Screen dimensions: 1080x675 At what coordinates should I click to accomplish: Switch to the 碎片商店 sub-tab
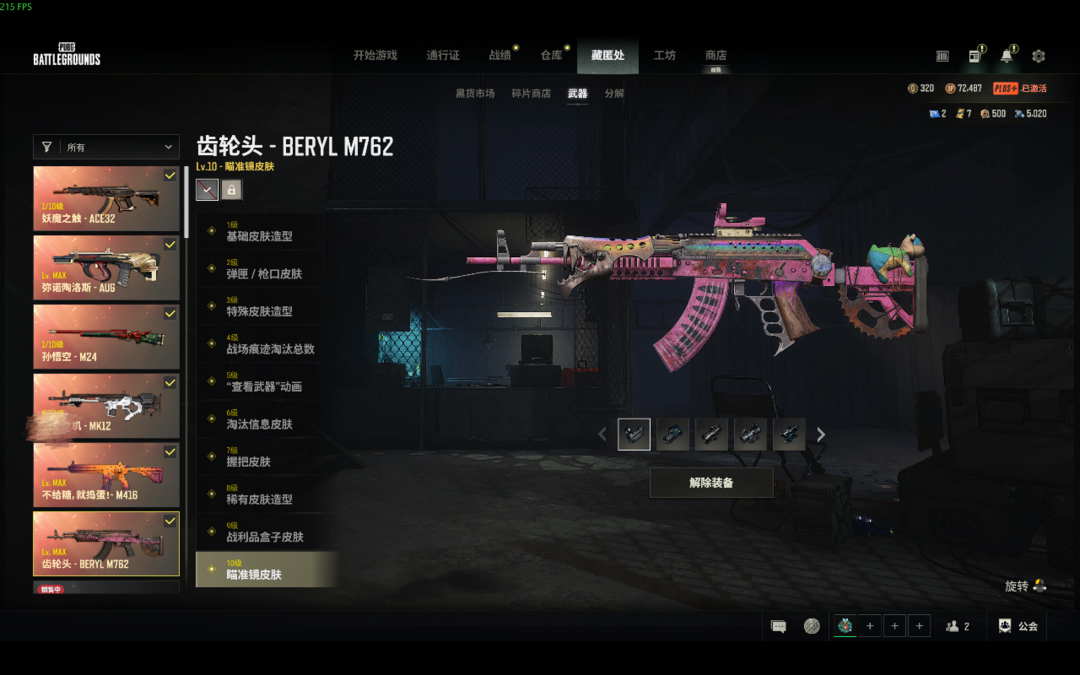(531, 94)
